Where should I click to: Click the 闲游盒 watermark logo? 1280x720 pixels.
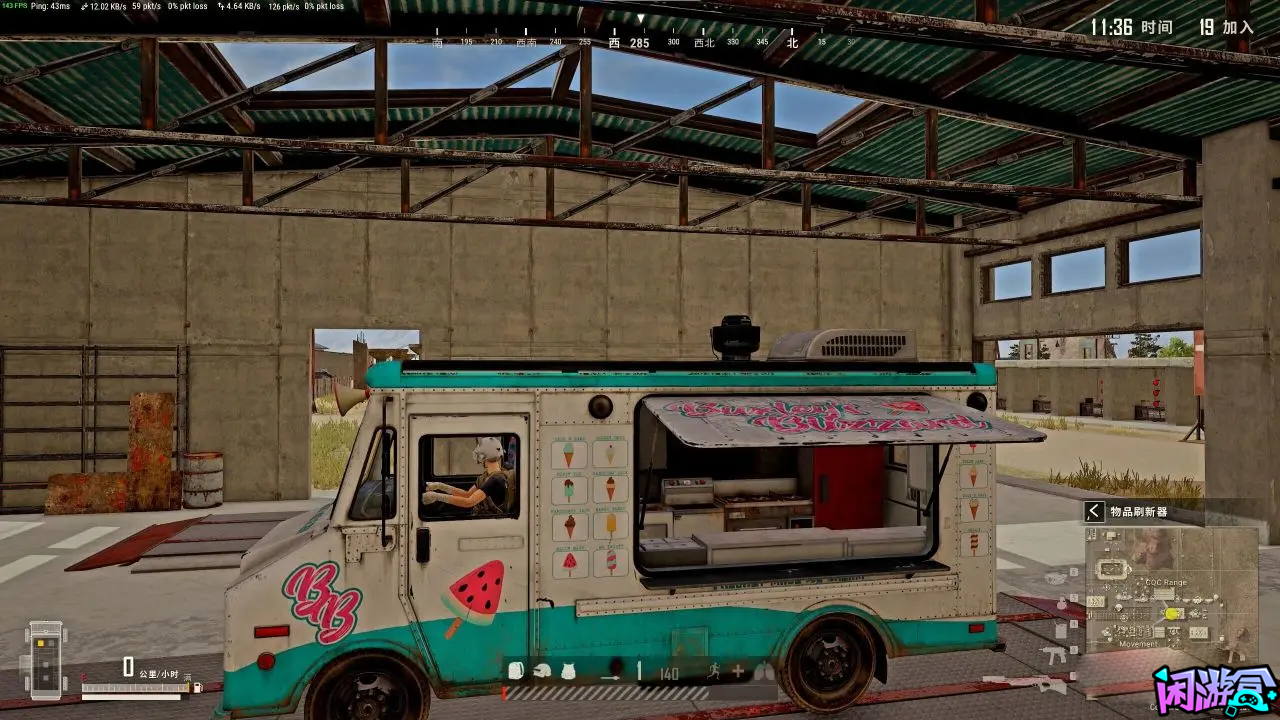tap(1213, 690)
